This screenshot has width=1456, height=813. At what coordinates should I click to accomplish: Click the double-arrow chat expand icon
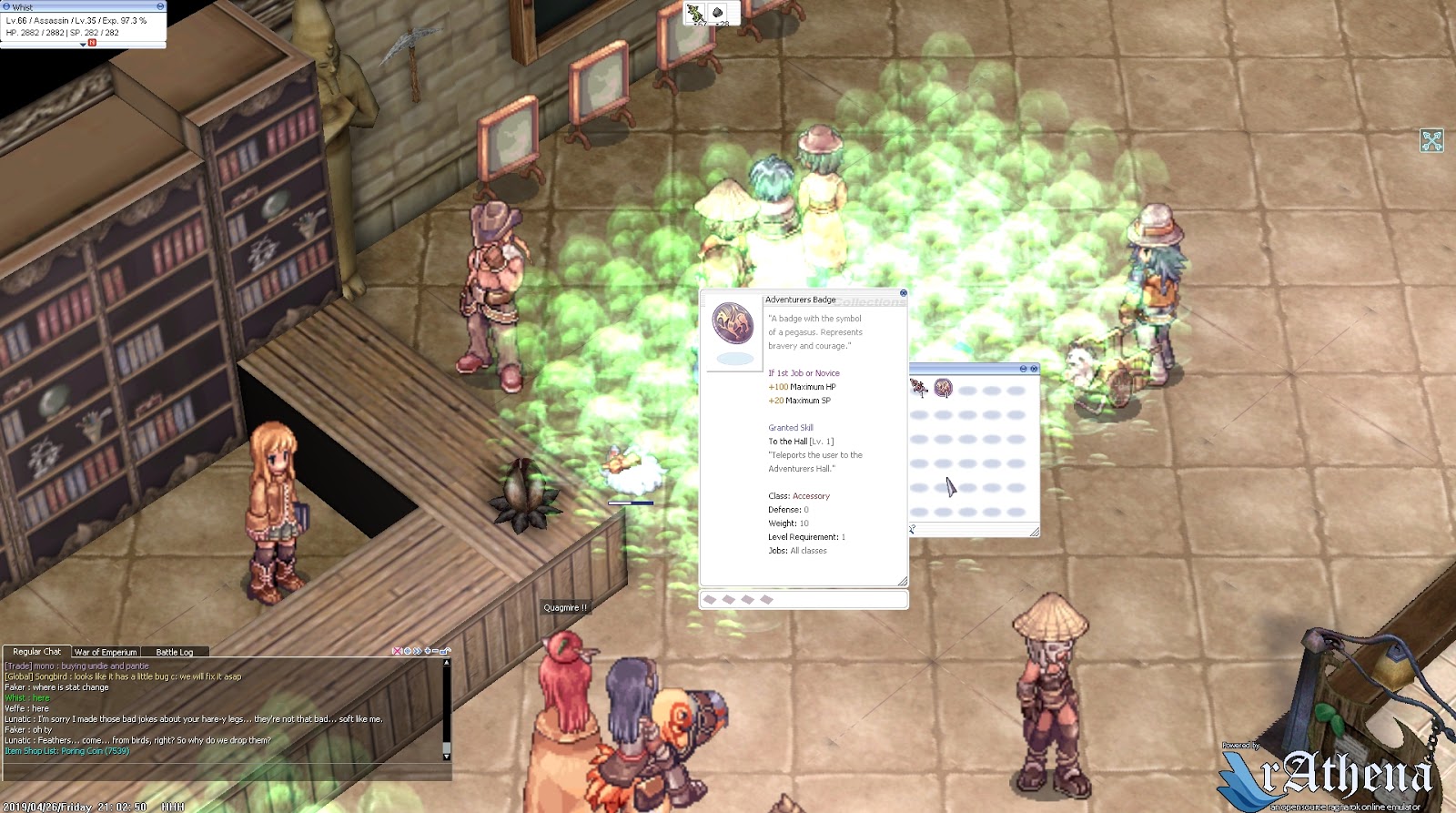[x=418, y=652]
